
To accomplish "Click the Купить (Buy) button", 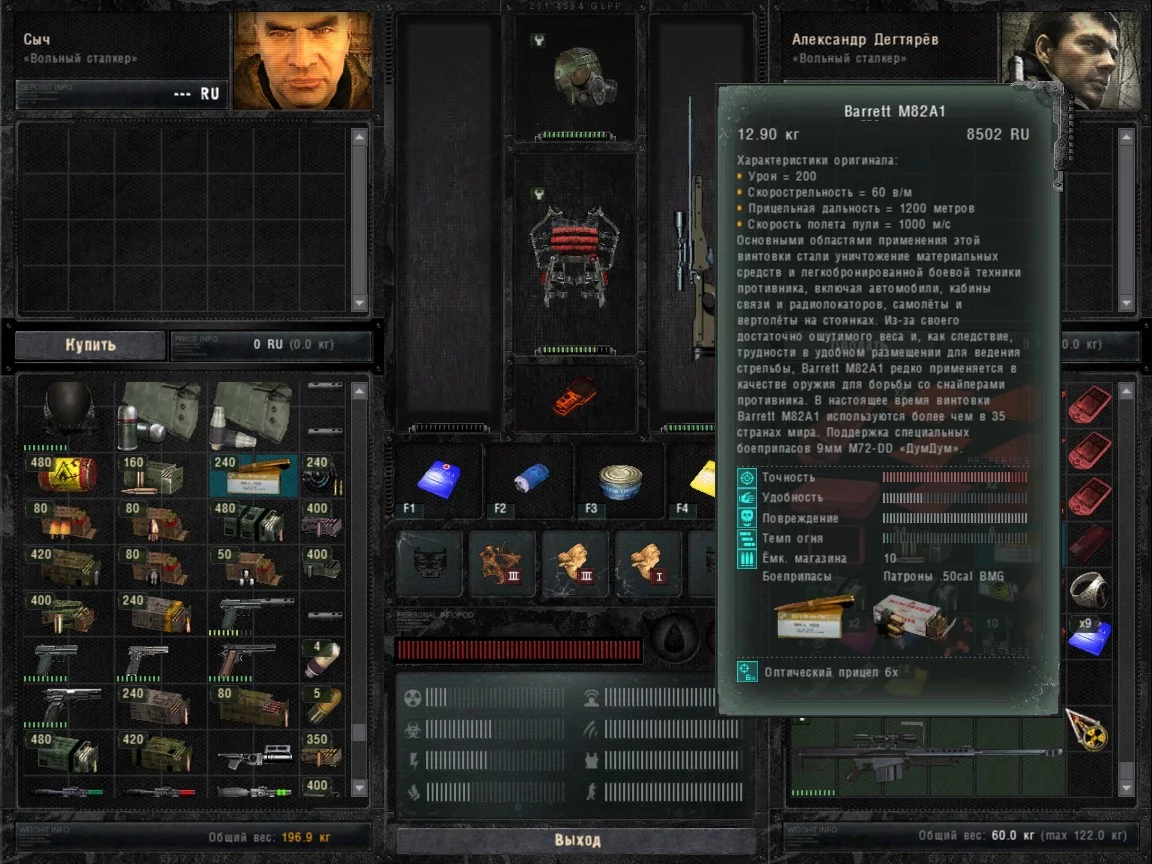I will [x=90, y=345].
